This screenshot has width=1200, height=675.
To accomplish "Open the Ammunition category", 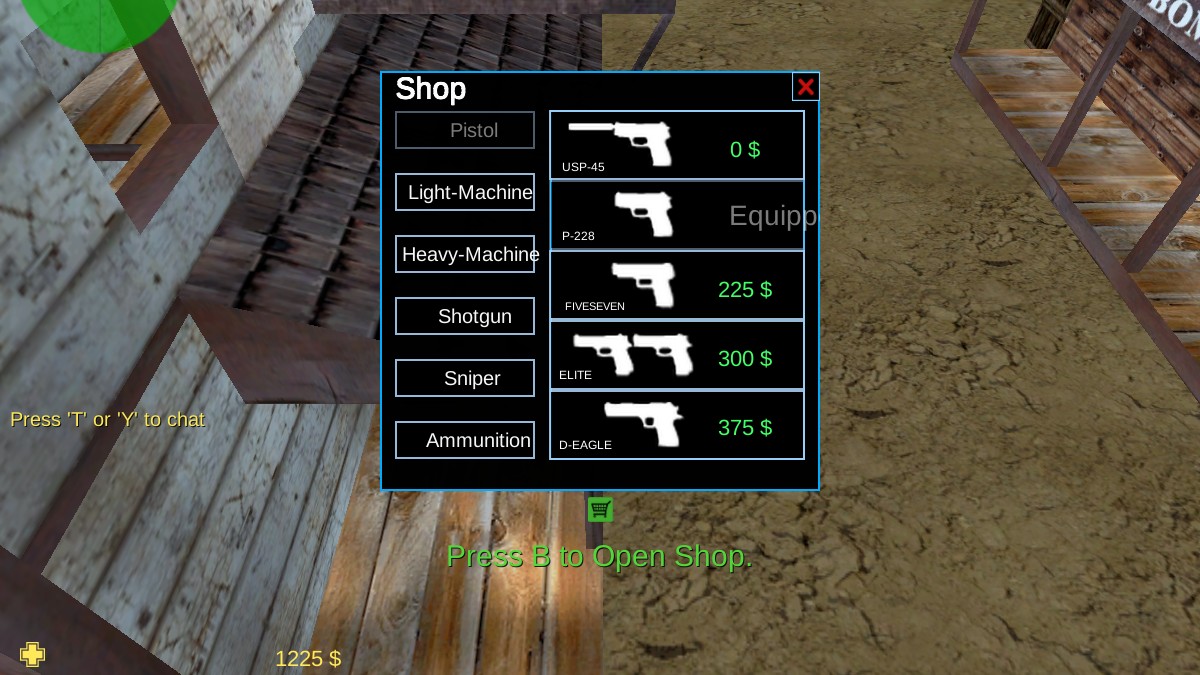I will [x=465, y=440].
